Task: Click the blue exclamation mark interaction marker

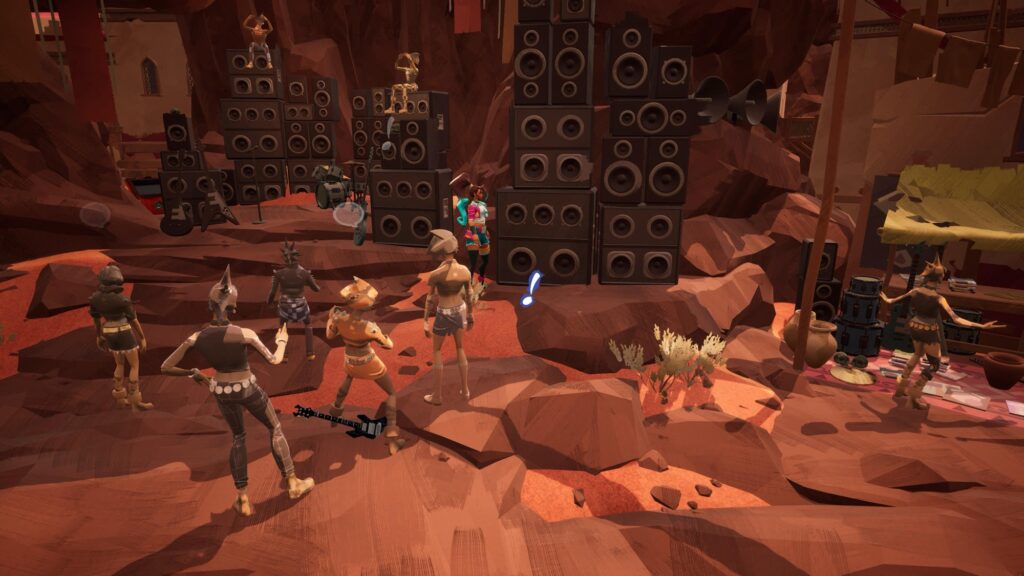Action: [x=530, y=288]
